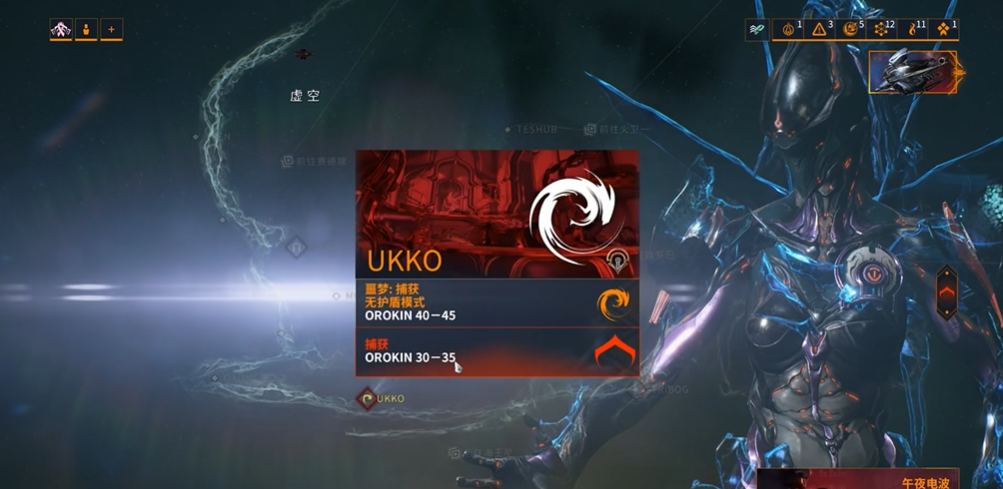This screenshot has height=489, width=1003.
Task: Open the swirl icon with count 5
Action: coord(852,30)
